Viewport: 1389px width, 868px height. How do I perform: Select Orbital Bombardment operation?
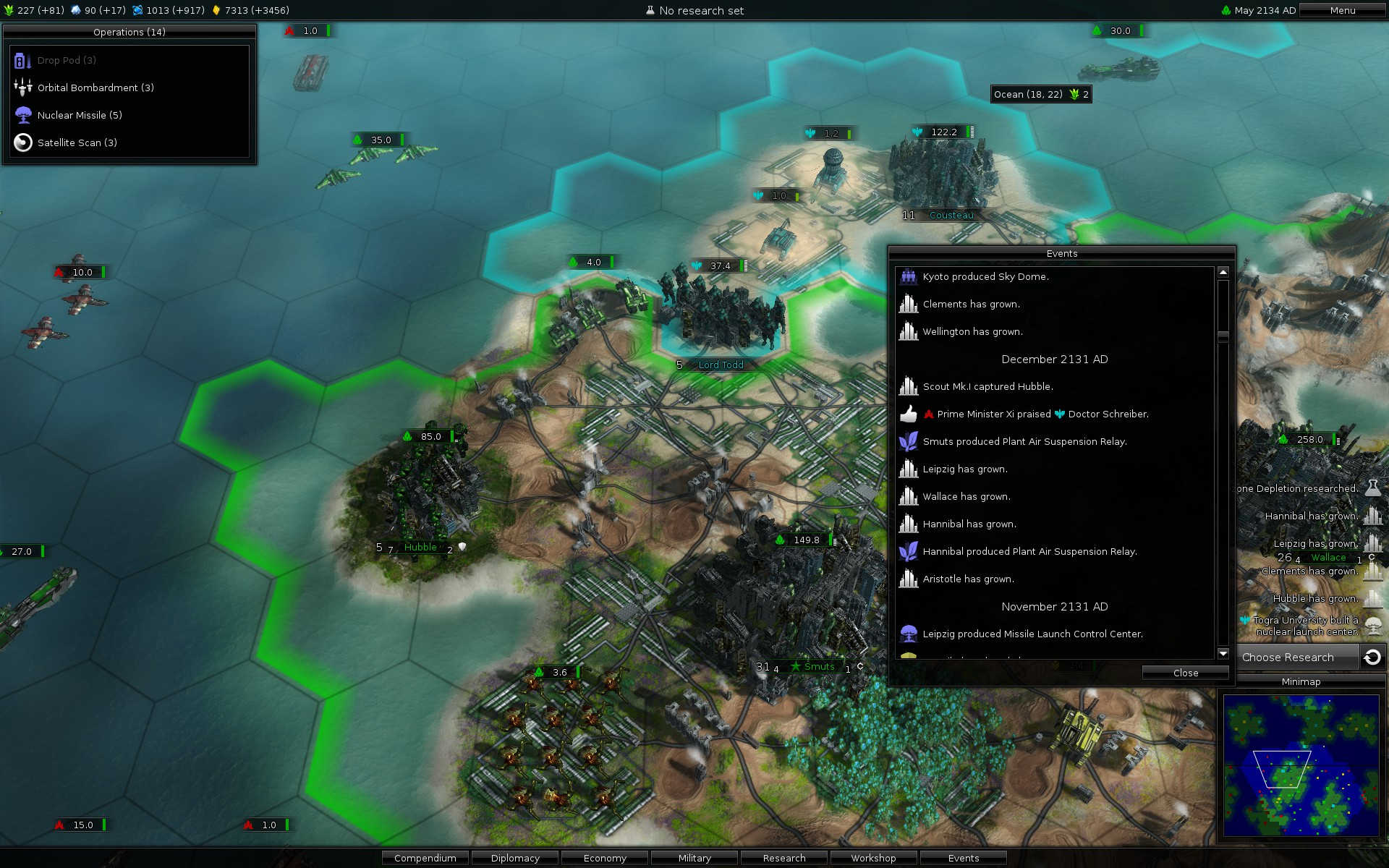point(95,88)
